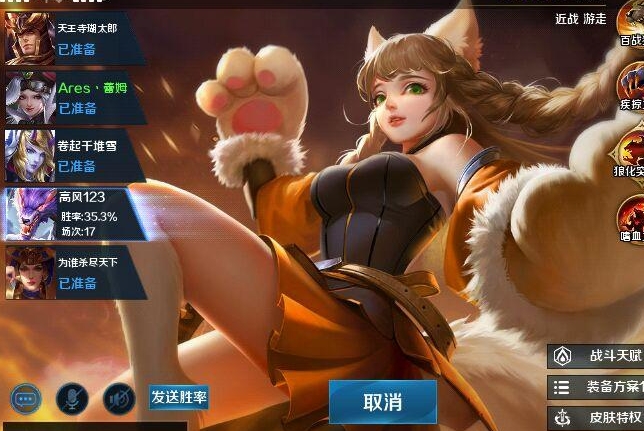View the 嗜血 skill icon

point(631,213)
